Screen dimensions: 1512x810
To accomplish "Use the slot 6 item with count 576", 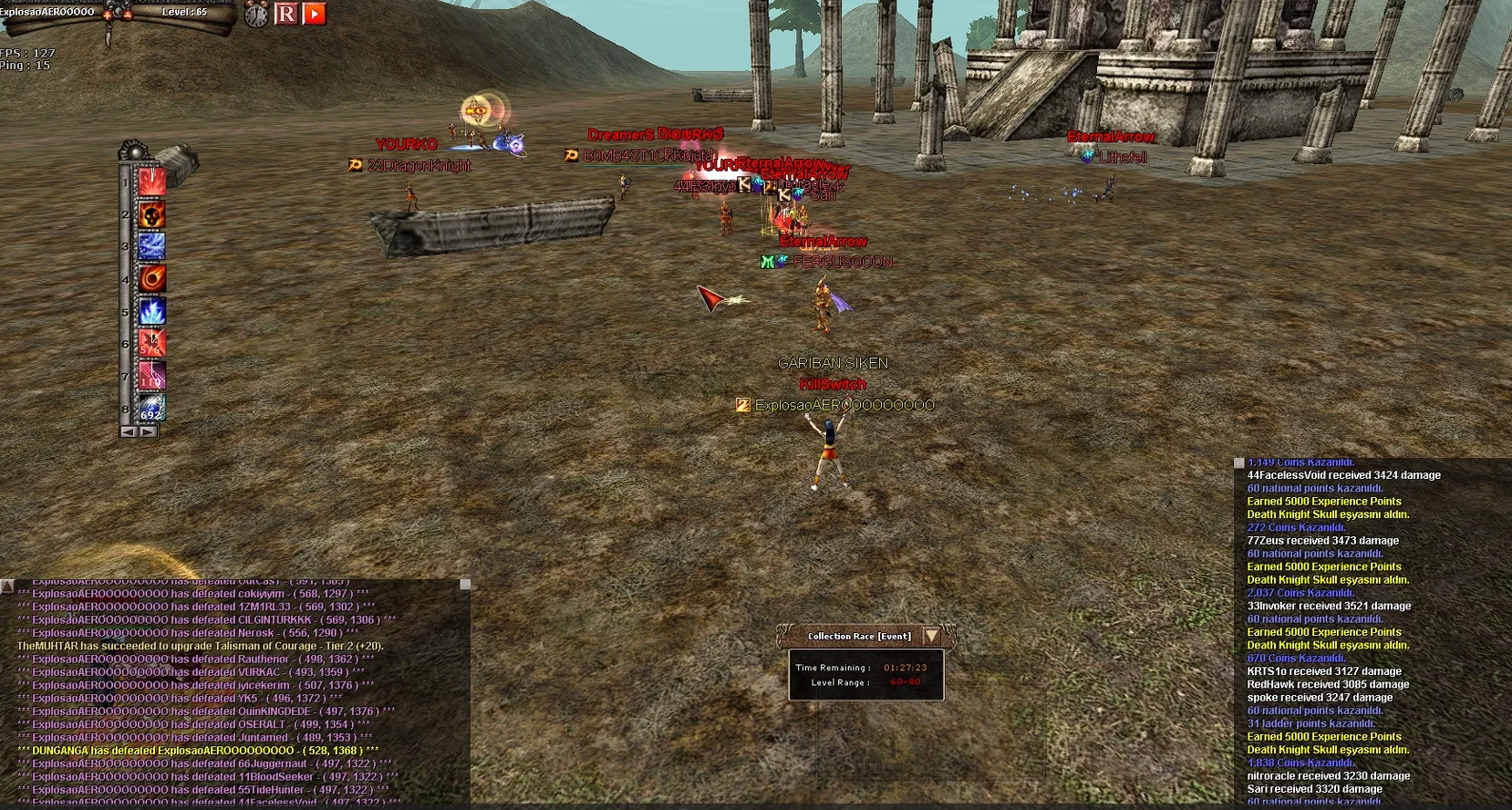I will click(x=151, y=344).
